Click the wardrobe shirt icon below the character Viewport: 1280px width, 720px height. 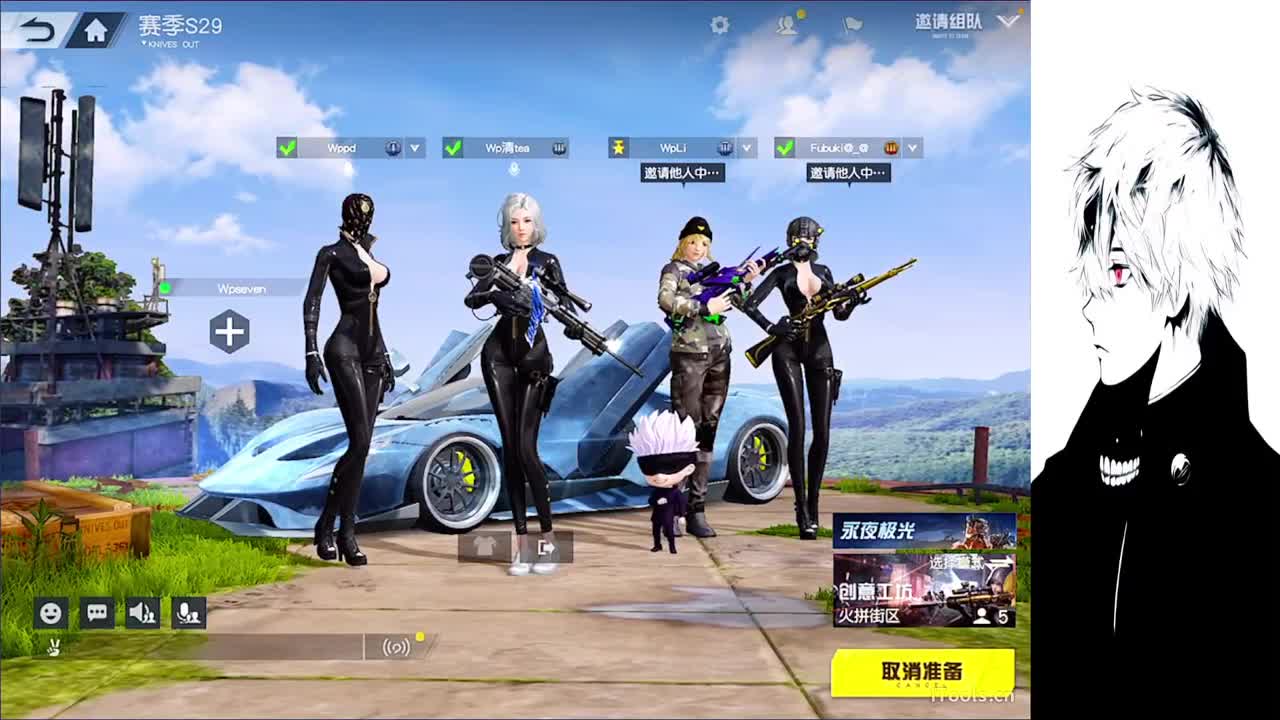click(486, 545)
